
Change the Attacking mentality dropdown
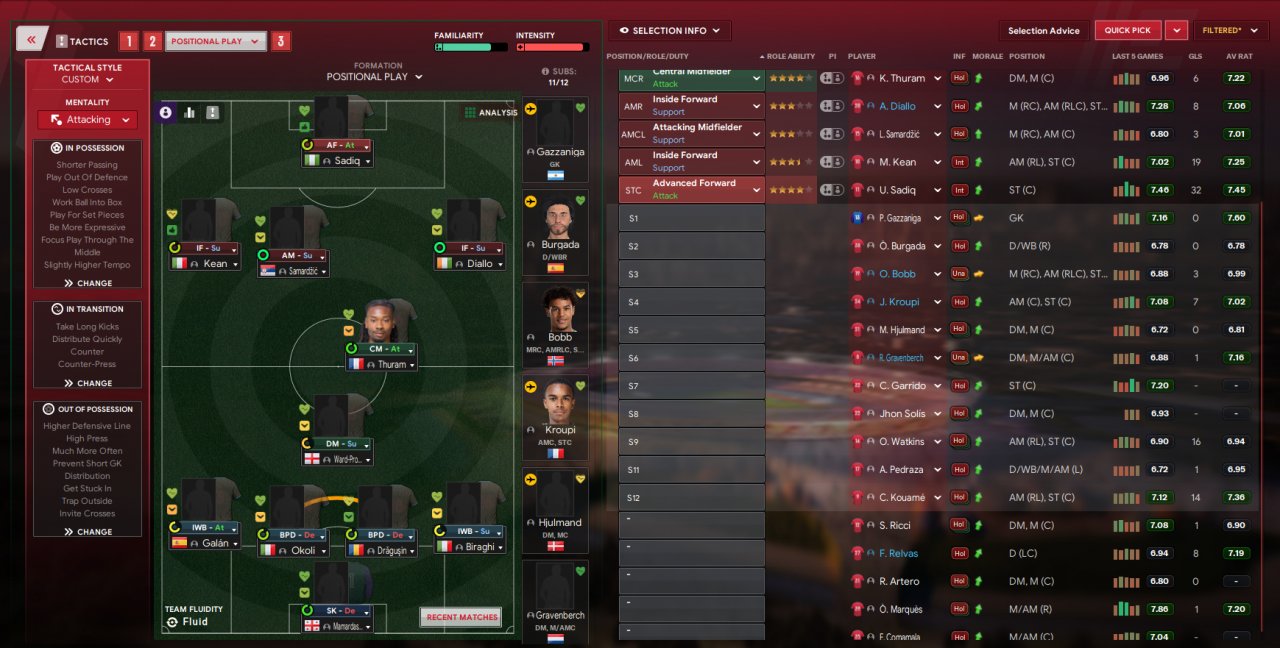tap(88, 120)
